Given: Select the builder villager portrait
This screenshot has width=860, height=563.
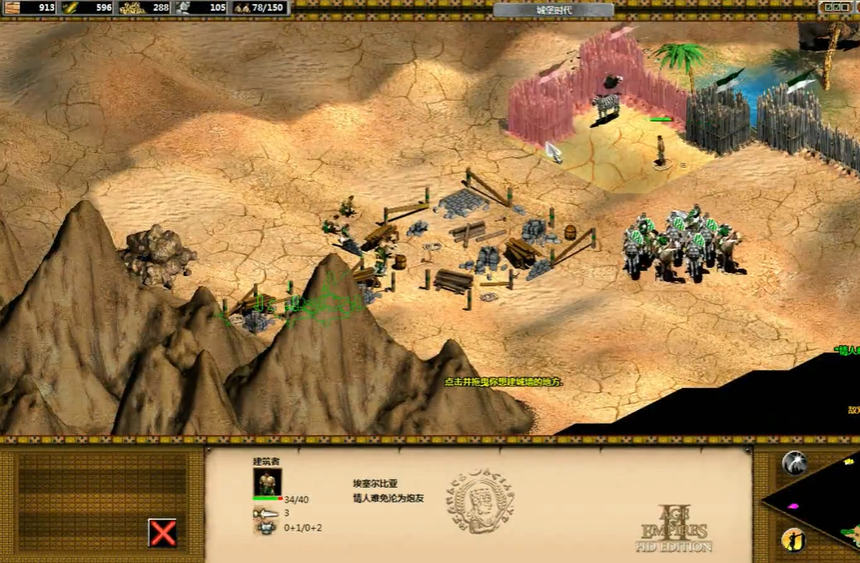Looking at the screenshot, I should (x=268, y=482).
